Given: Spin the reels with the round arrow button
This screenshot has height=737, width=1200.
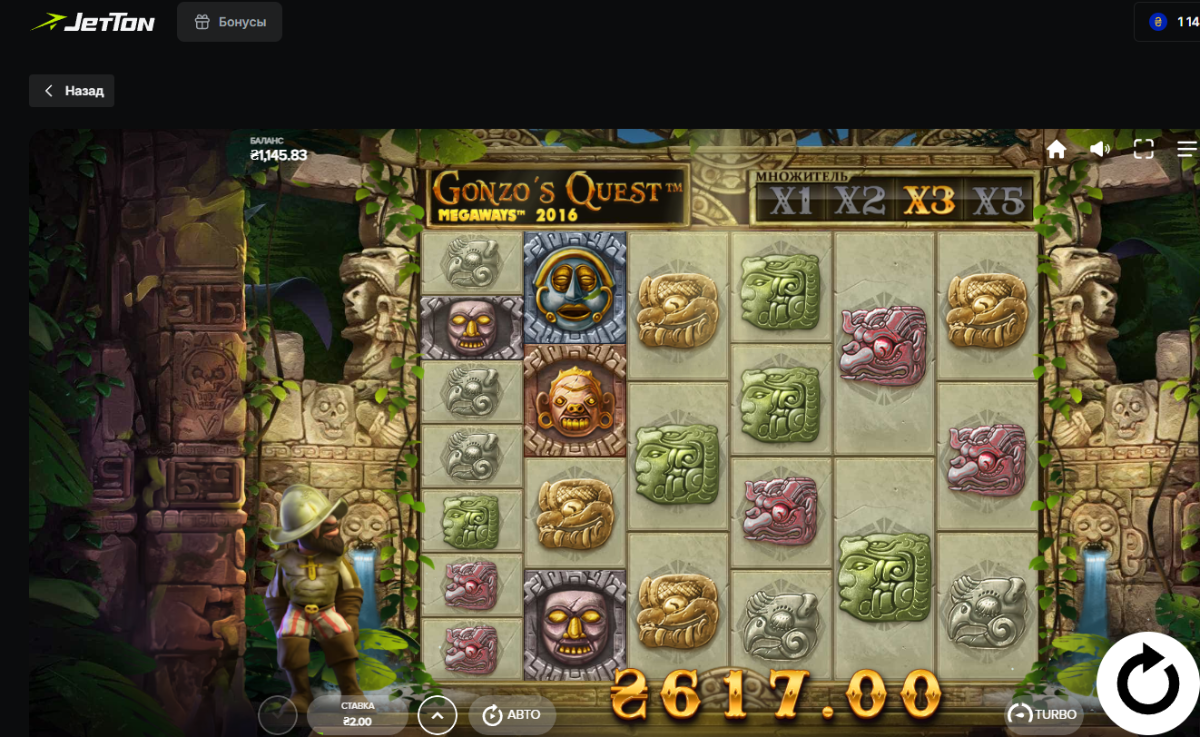Looking at the screenshot, I should (x=1148, y=685).
